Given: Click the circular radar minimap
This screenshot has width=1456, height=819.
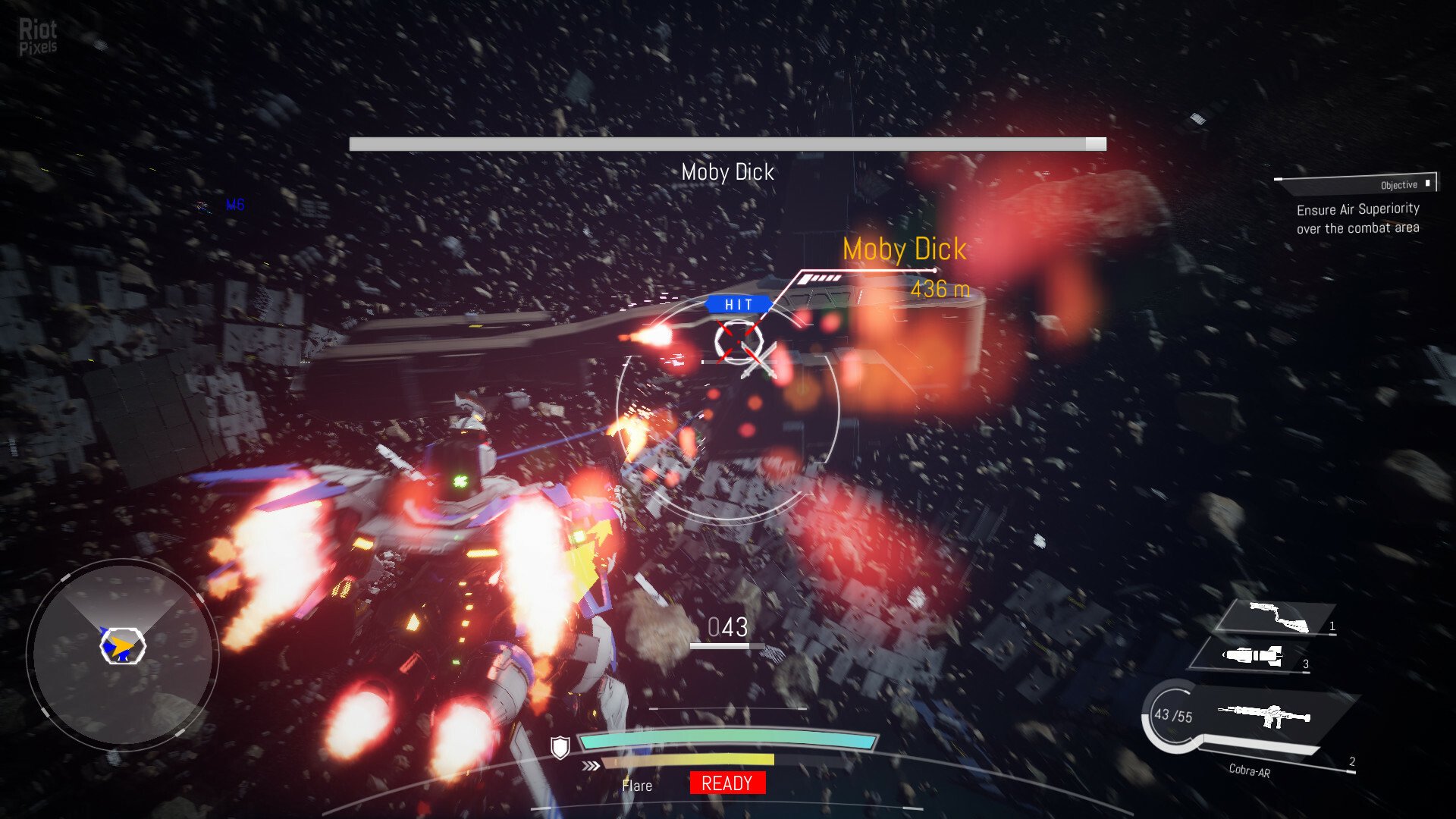Looking at the screenshot, I should pos(123,654).
